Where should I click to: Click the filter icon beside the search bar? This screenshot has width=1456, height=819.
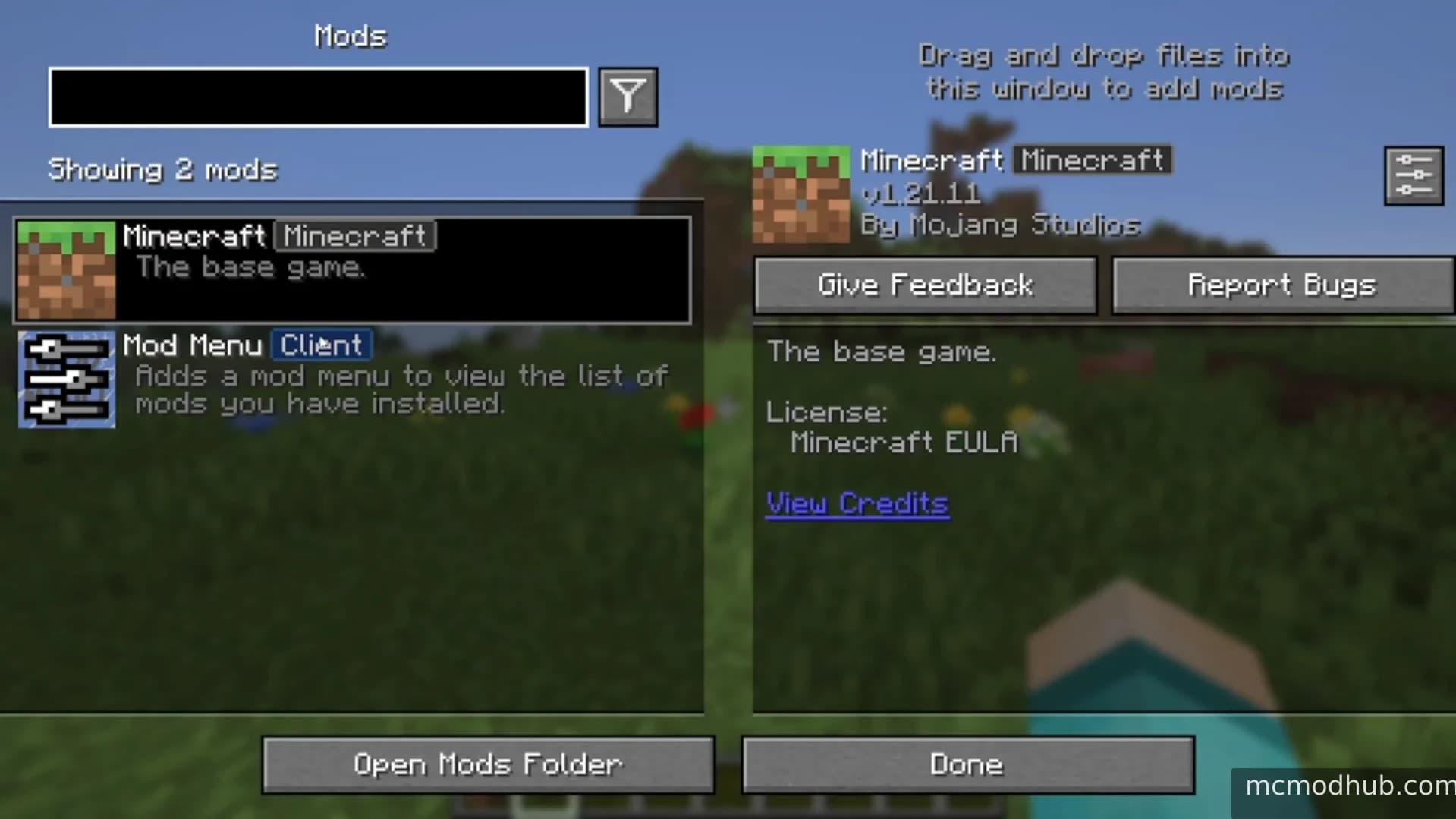627,96
